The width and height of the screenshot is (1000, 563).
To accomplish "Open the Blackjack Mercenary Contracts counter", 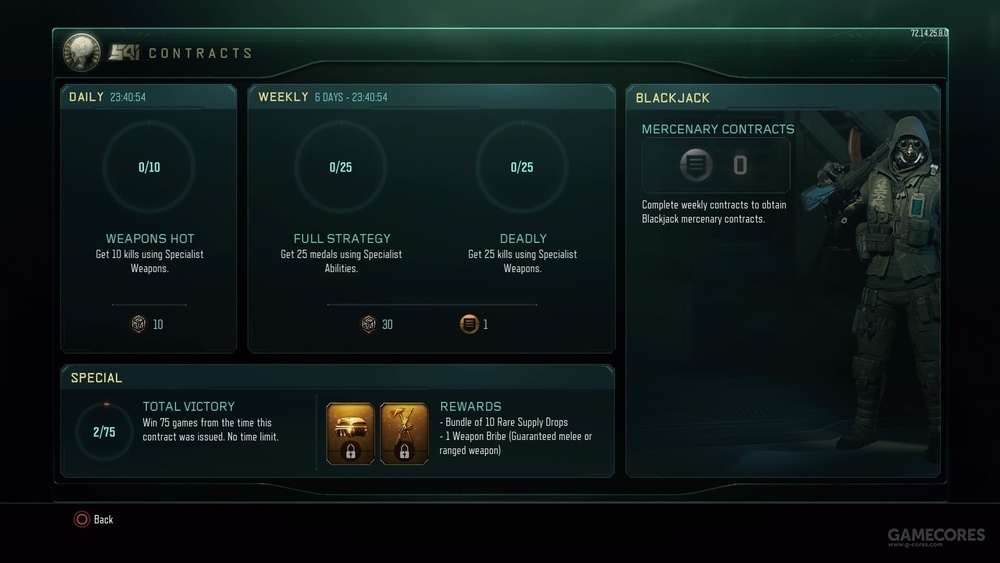I will [x=715, y=166].
